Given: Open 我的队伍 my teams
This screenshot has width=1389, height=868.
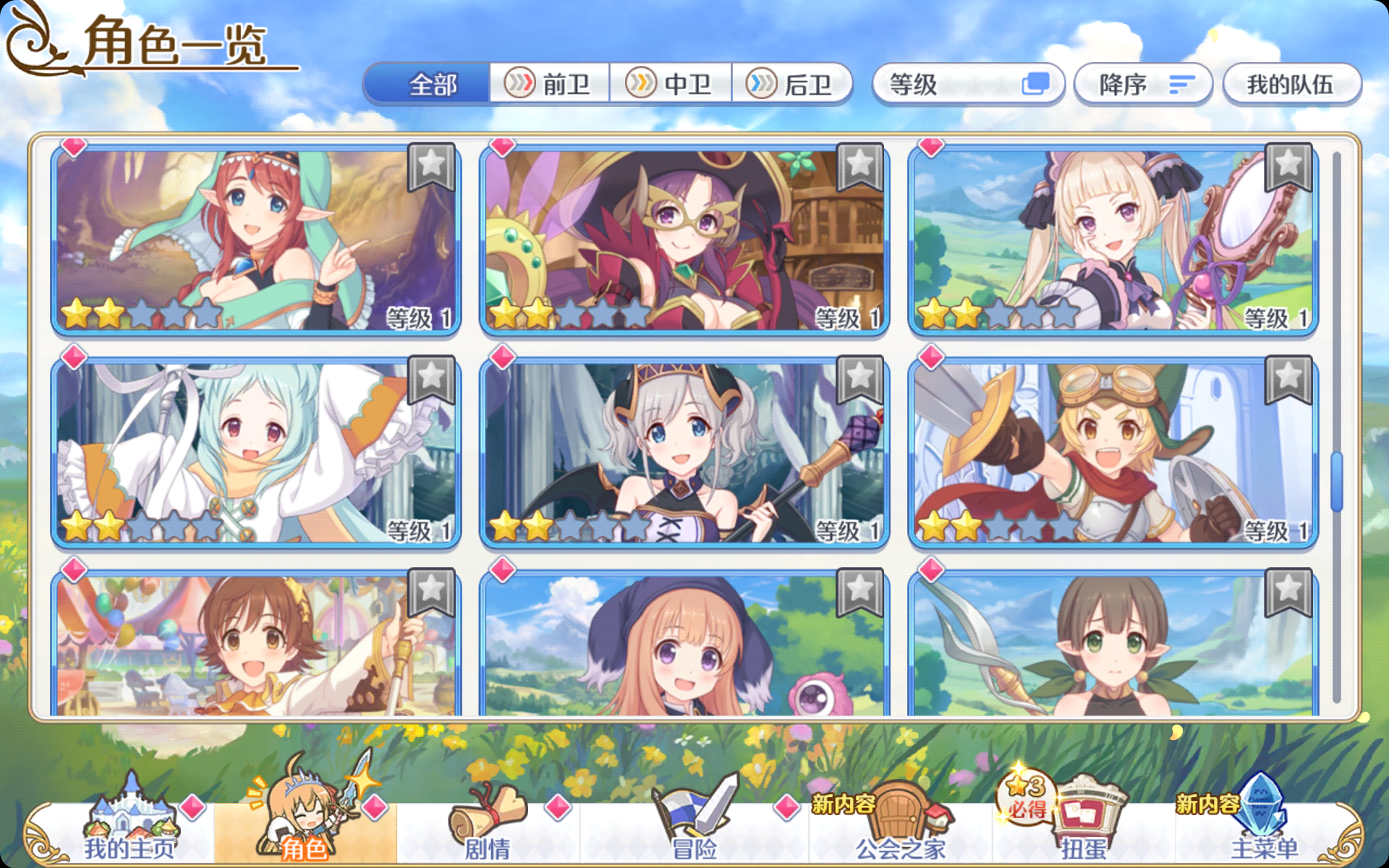Looking at the screenshot, I should point(1291,84).
